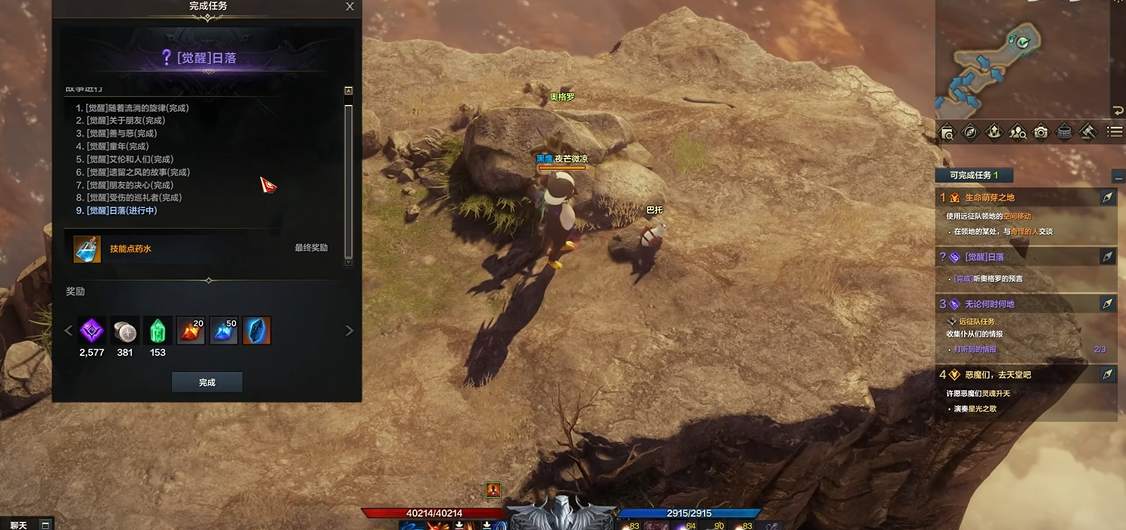Screen dimensions: 1126x530
Task: Show previous rewards with the left arrow
Action: coord(69,331)
